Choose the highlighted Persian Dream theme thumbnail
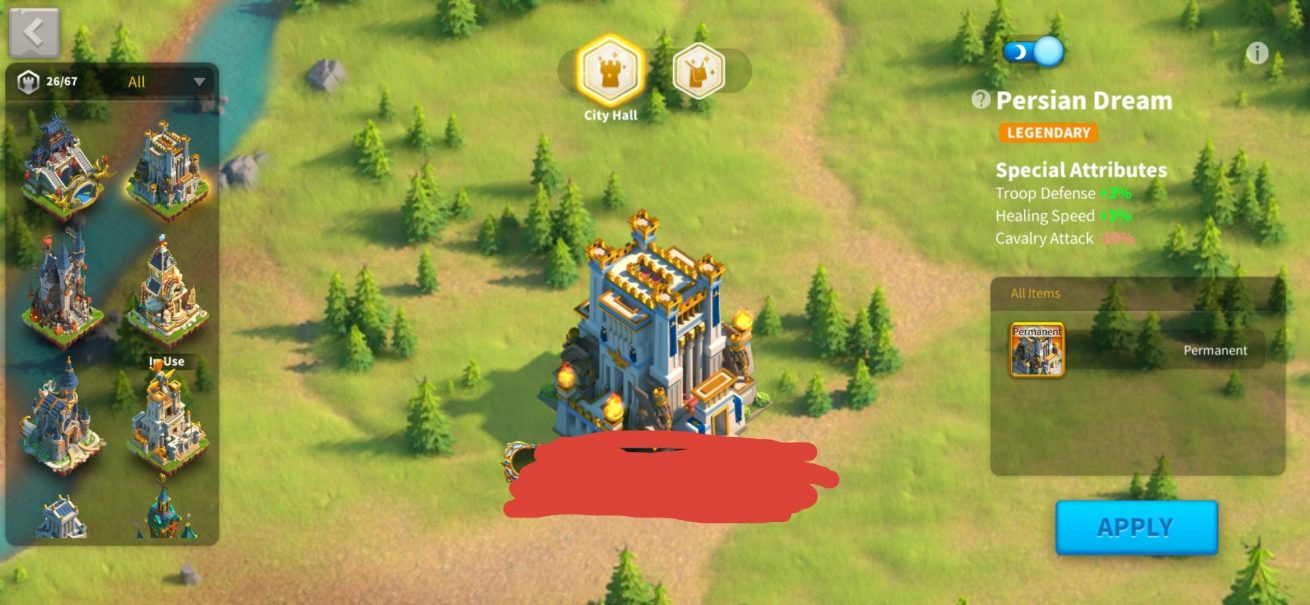1310x605 pixels. pos(167,170)
